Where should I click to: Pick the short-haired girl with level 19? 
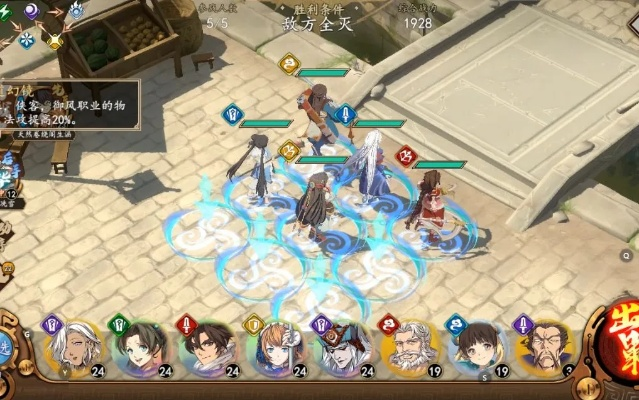click(x=476, y=346)
